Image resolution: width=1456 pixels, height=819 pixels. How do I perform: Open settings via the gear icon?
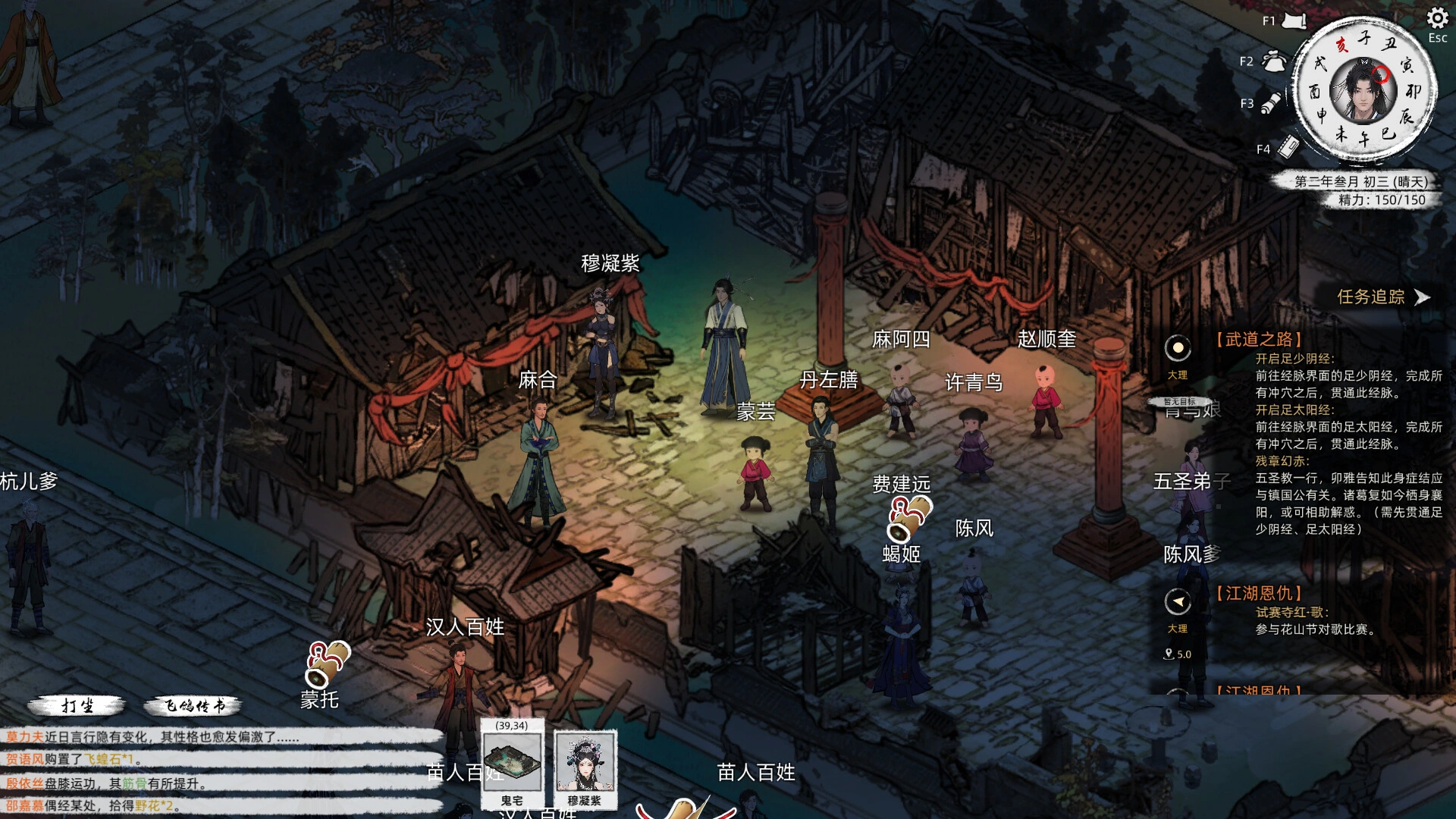(1437, 18)
